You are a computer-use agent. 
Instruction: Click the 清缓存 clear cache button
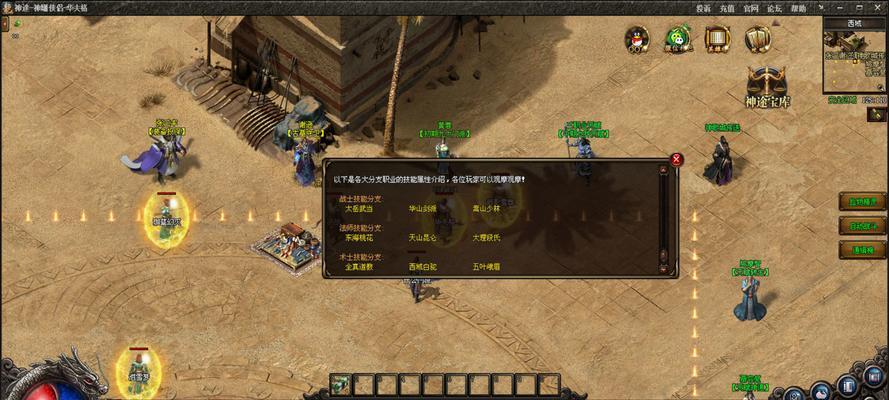point(861,249)
